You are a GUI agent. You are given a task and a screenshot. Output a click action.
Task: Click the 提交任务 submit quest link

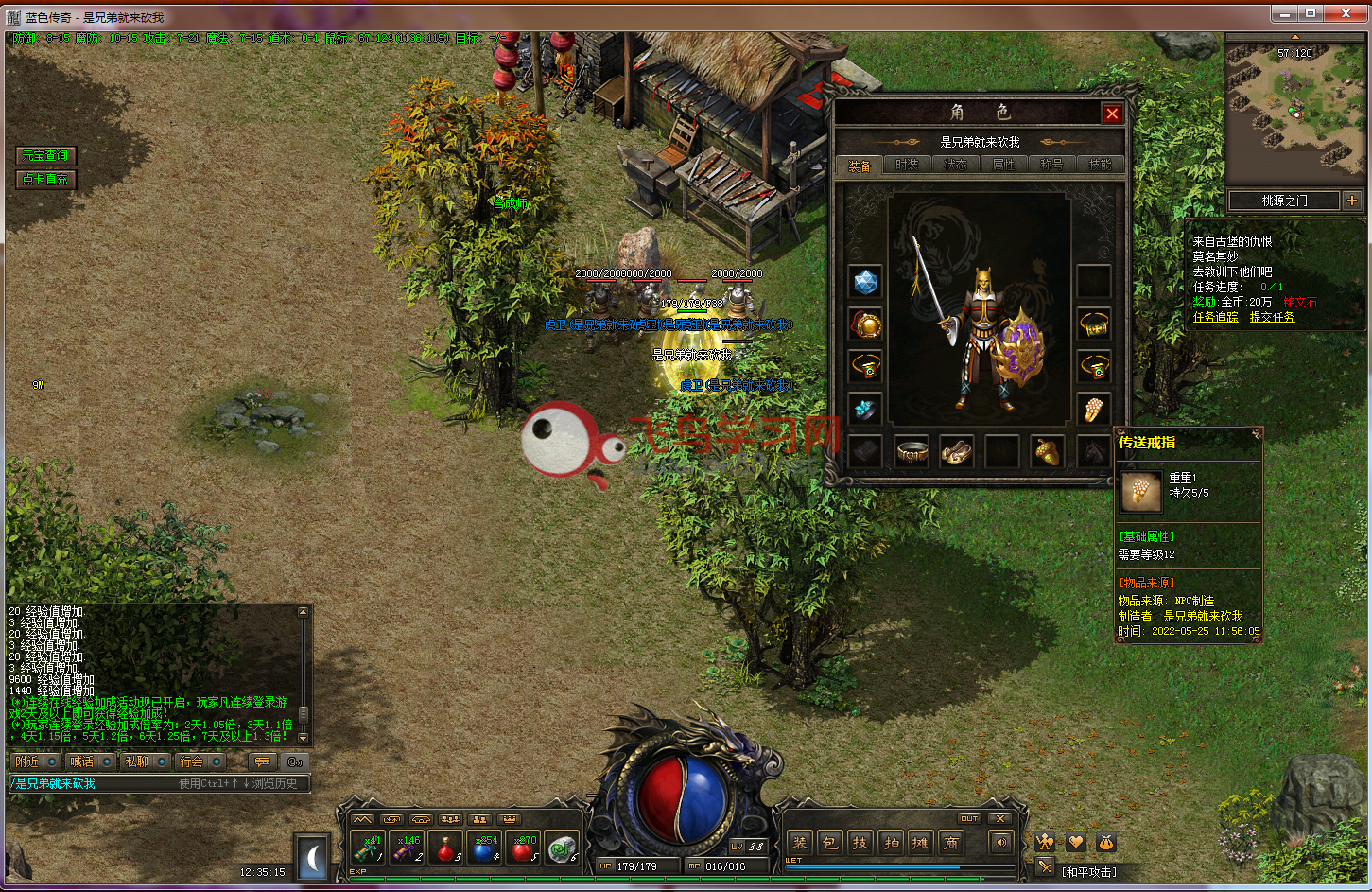(1272, 318)
